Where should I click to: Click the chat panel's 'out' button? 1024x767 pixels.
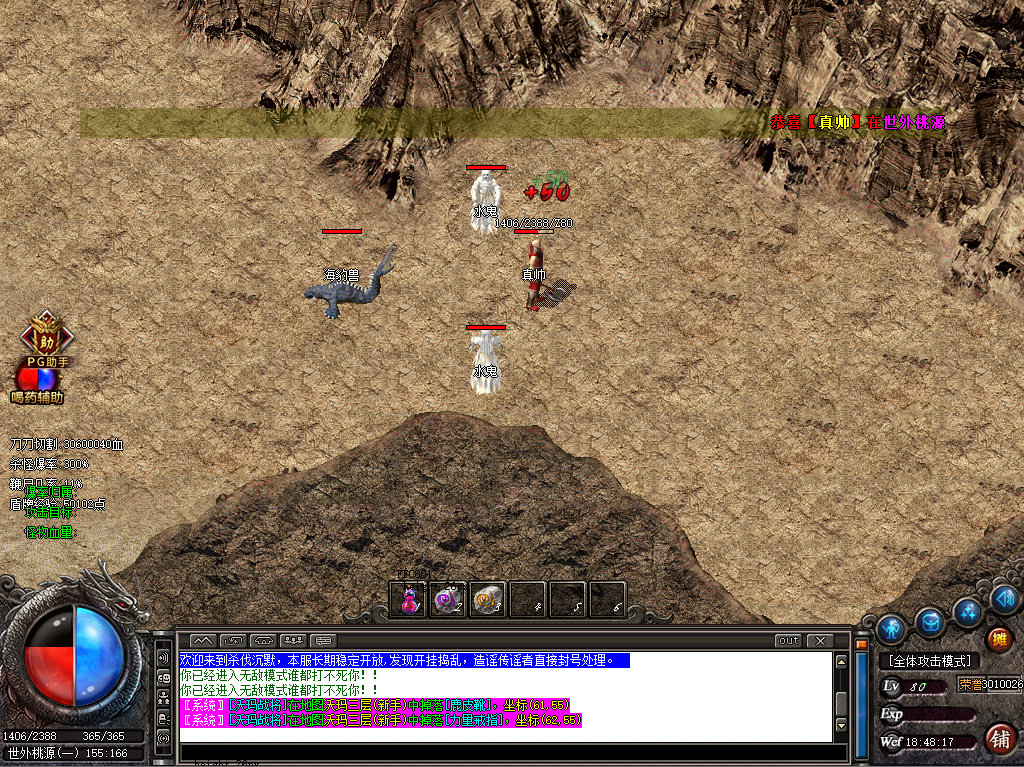(789, 640)
